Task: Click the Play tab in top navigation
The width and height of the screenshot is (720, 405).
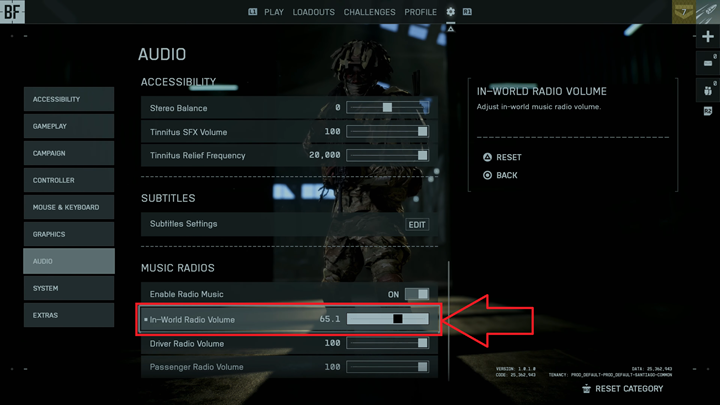Action: point(274,12)
